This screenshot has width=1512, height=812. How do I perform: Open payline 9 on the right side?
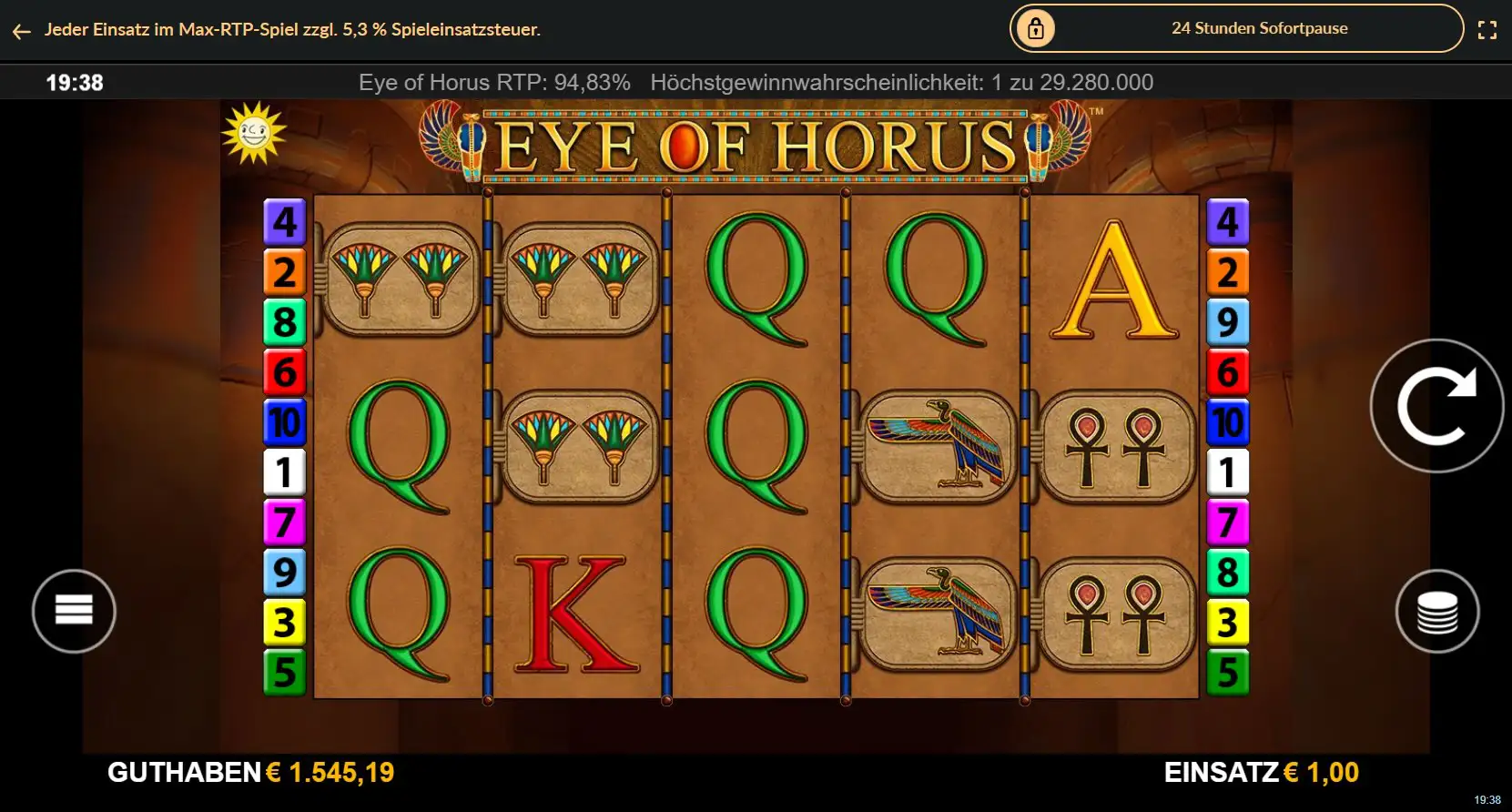(1229, 320)
